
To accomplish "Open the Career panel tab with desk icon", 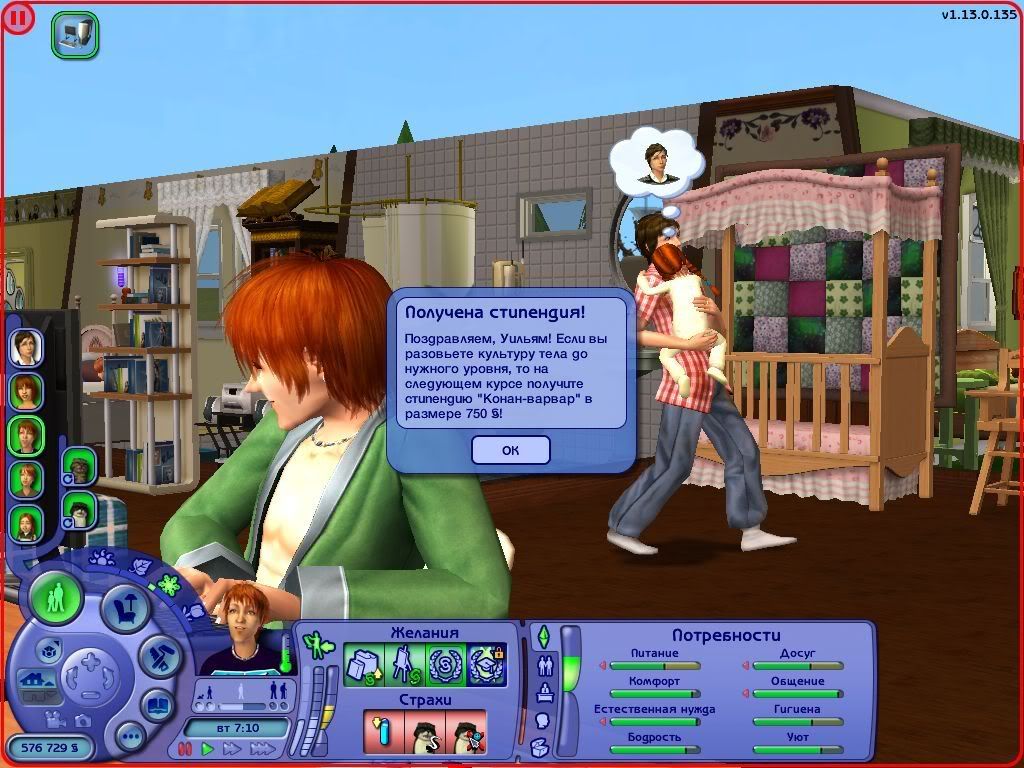I will click(x=545, y=692).
